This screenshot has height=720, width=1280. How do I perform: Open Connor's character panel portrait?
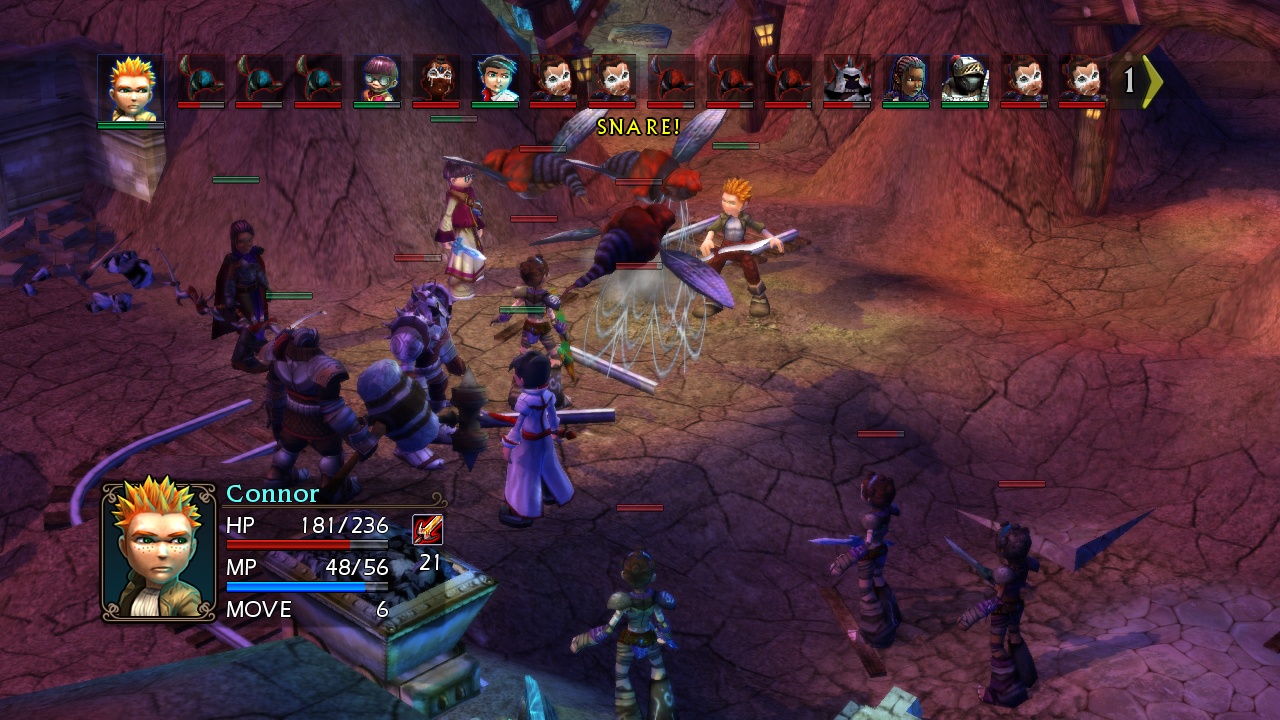(158, 551)
